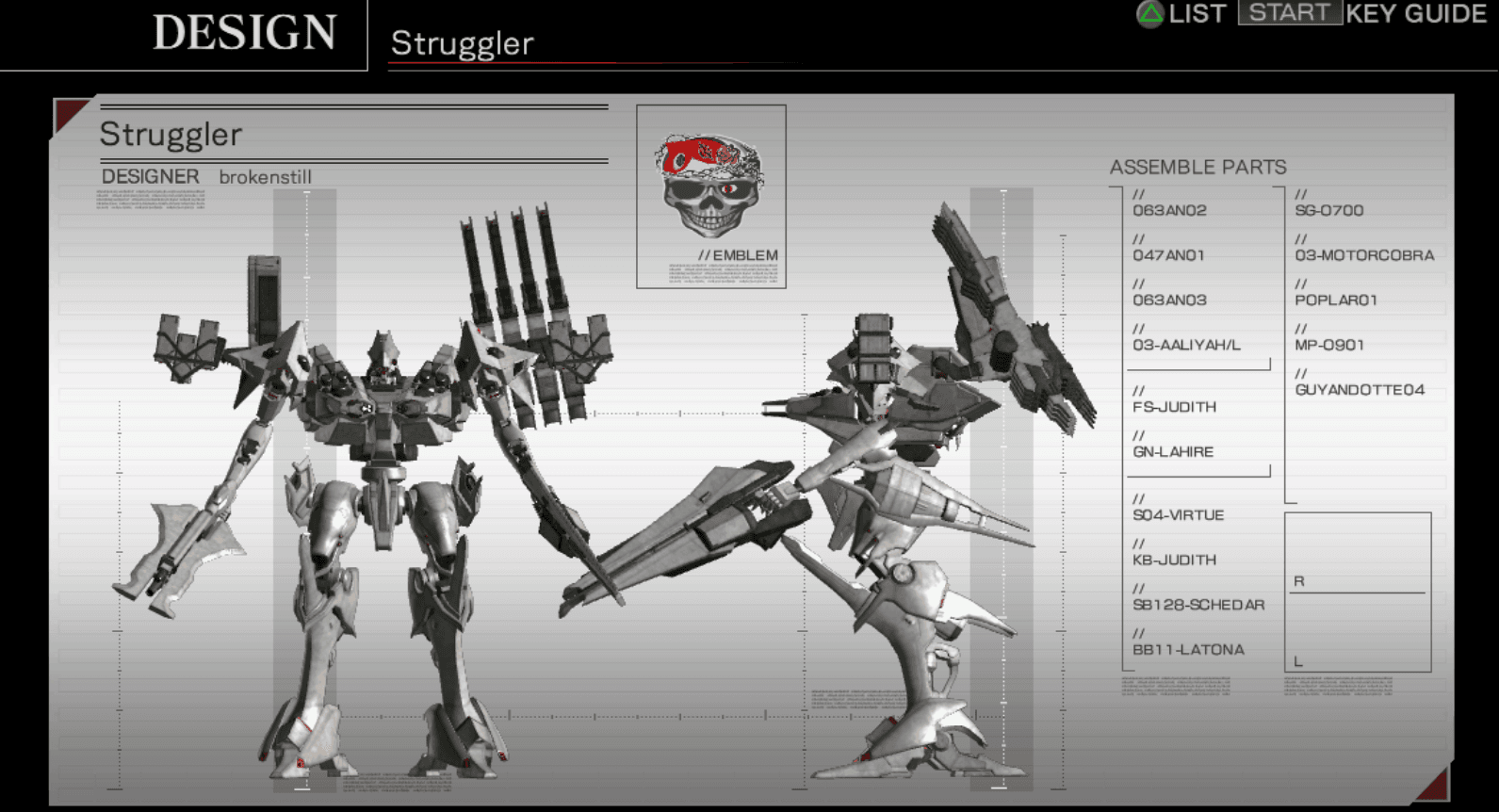The height and width of the screenshot is (812, 1499).
Task: Click the green triangle LIST icon
Action: (x=1153, y=14)
